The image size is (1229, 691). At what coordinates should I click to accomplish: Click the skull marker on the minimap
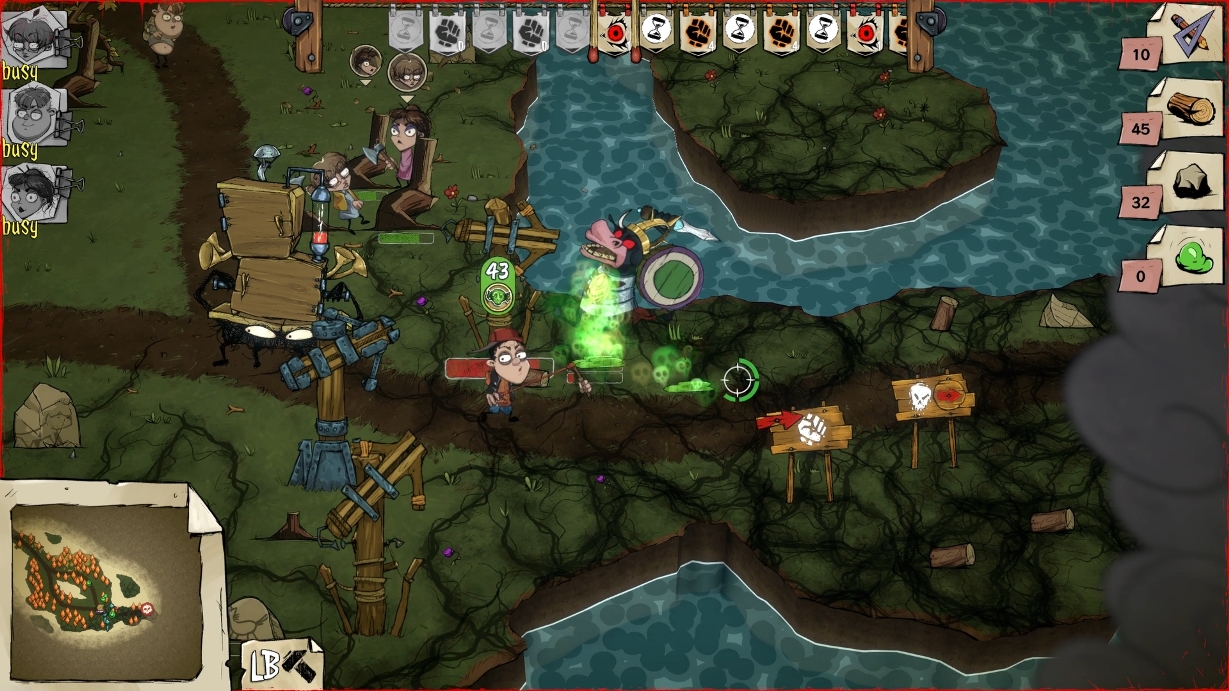click(148, 608)
